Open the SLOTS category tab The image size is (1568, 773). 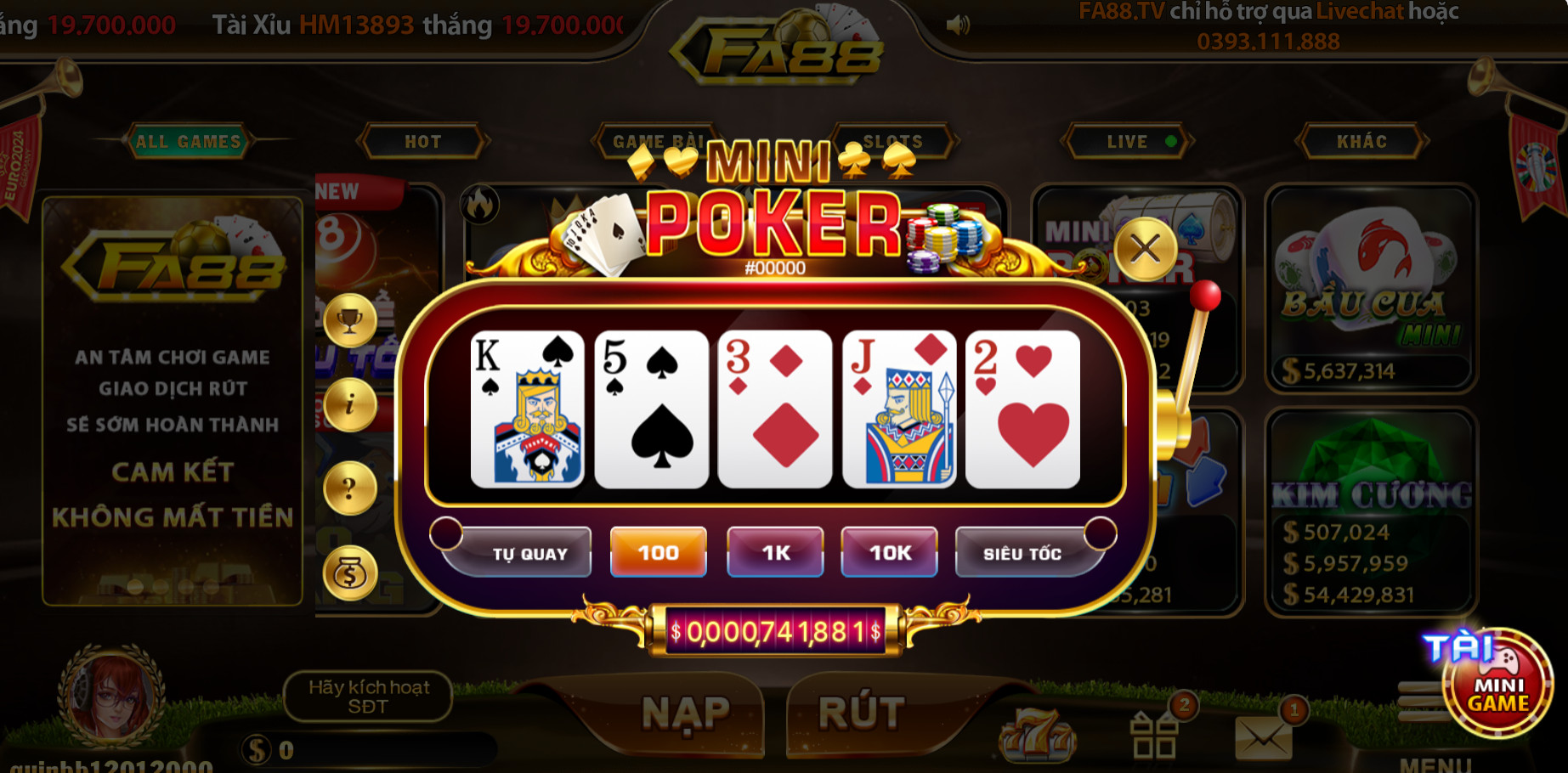click(x=895, y=142)
